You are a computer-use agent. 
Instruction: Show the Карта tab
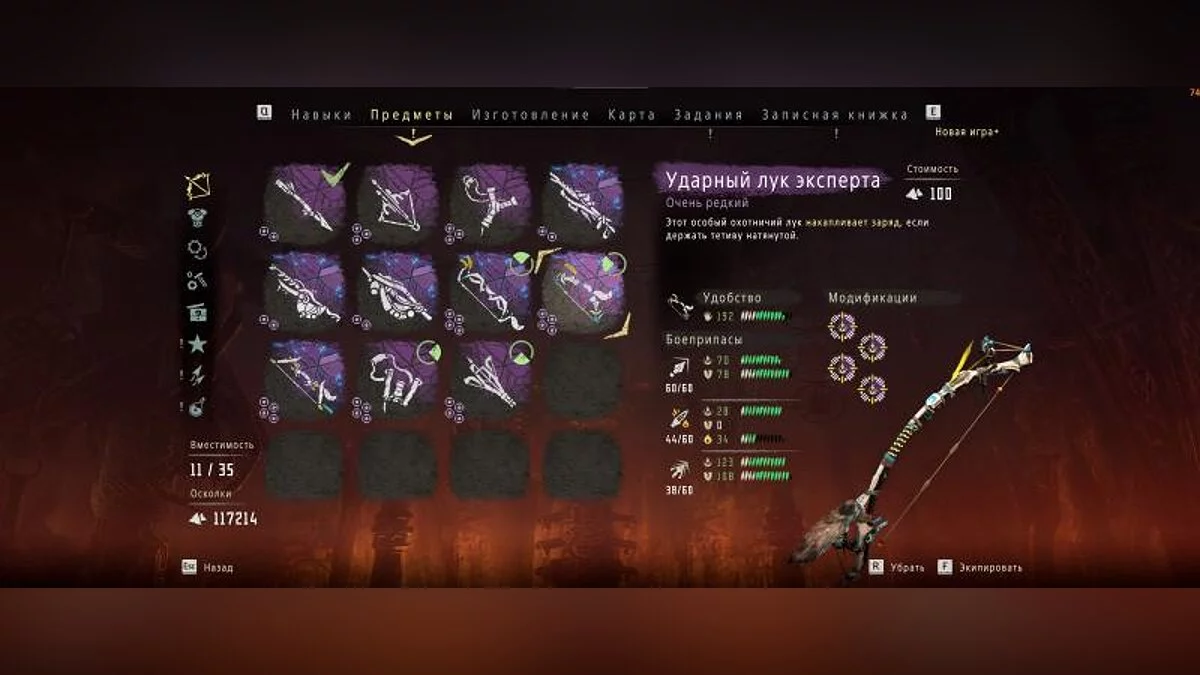point(632,115)
